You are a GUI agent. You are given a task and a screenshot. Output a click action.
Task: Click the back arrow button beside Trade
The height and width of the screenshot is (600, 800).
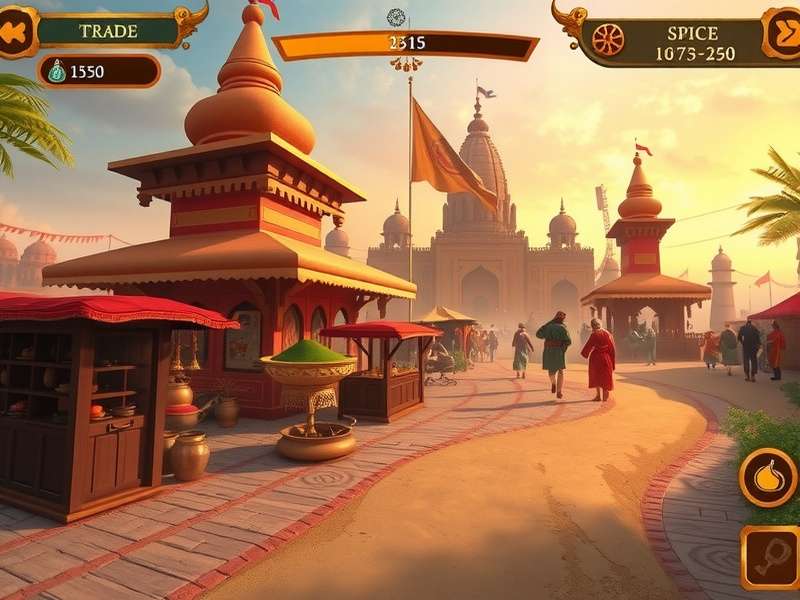[x=14, y=31]
